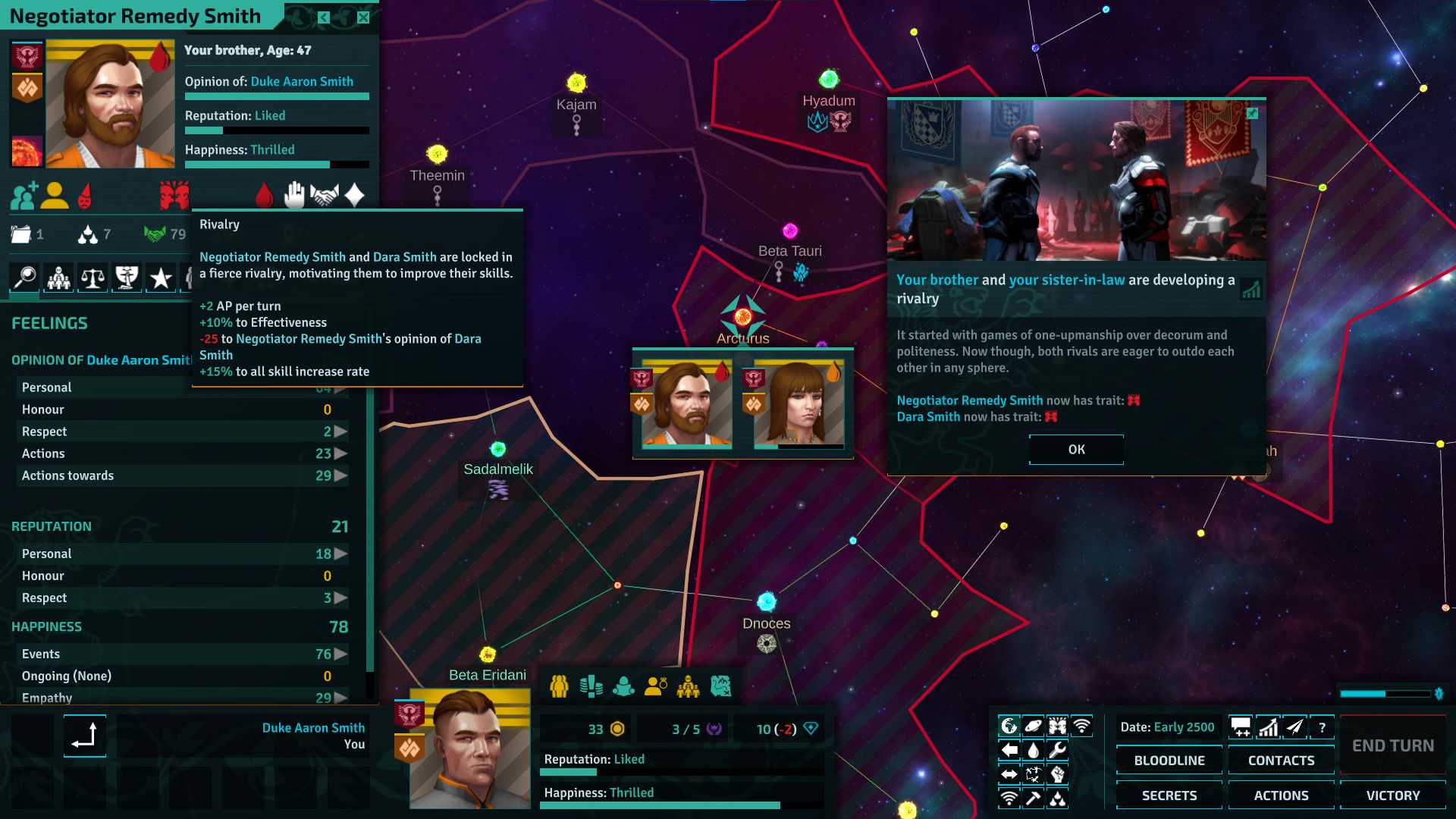This screenshot has width=1456, height=819.
Task: Select the raised fist action icon
Action: [1059, 774]
